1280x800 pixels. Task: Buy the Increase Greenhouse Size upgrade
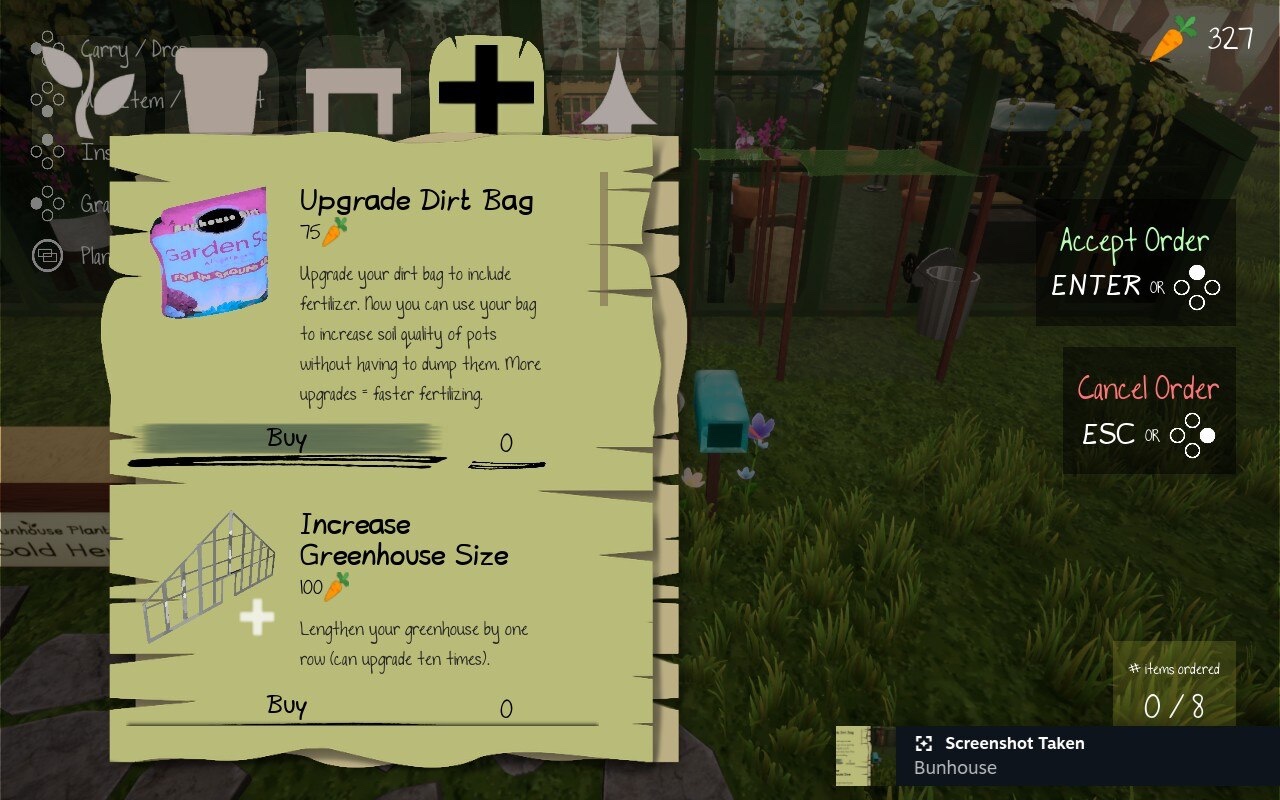(287, 706)
